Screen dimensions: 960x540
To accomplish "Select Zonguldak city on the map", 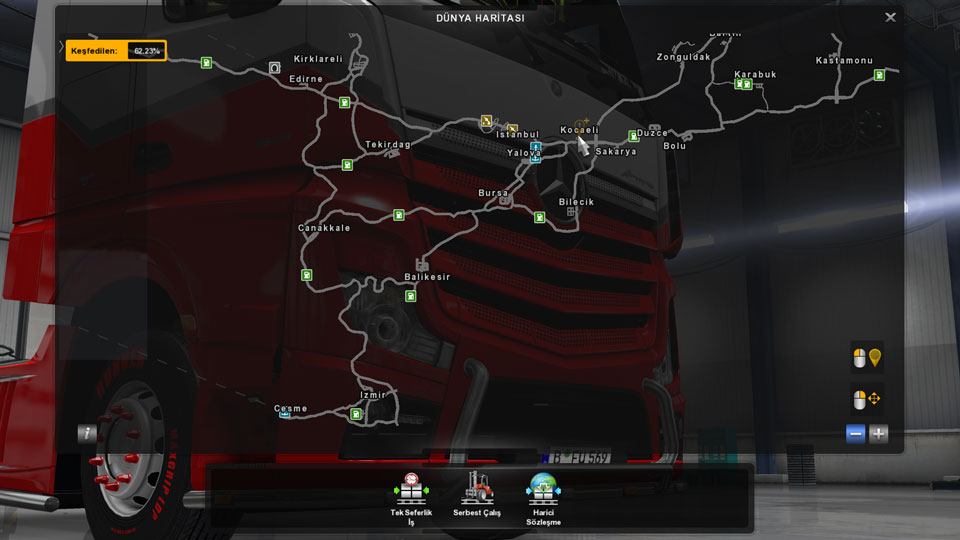I will (x=683, y=57).
